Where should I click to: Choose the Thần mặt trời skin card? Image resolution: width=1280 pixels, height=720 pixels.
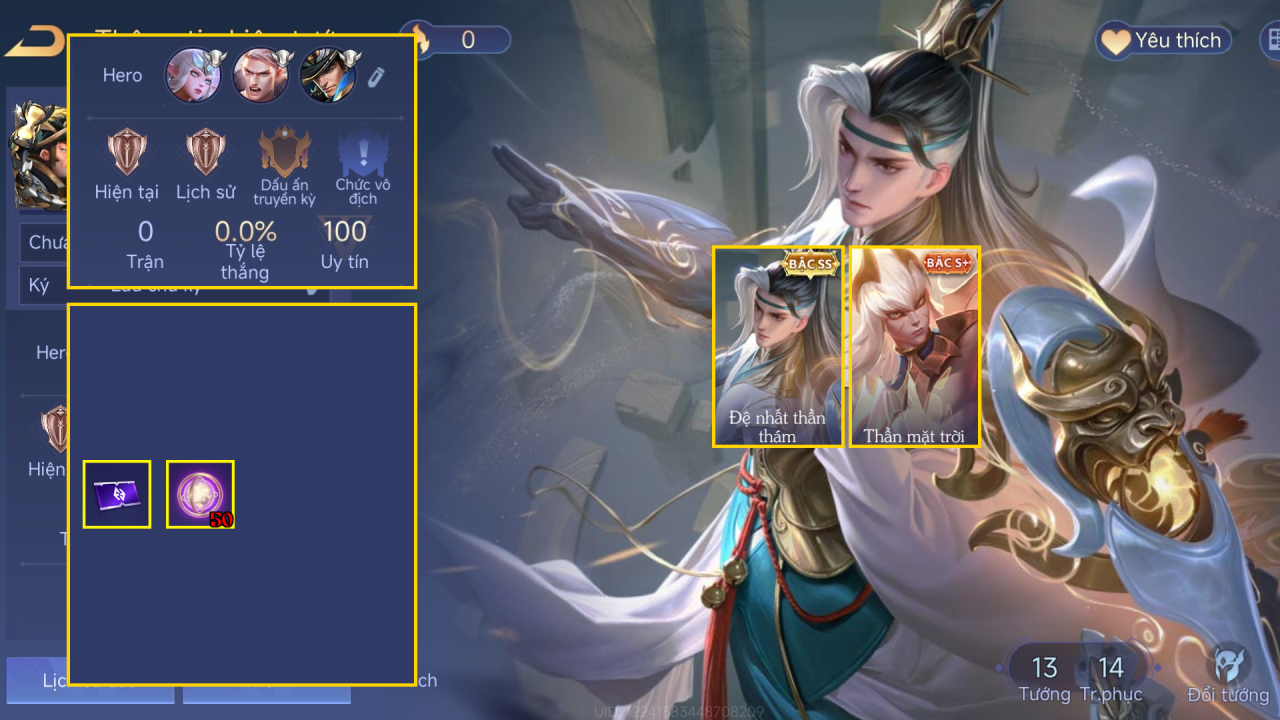tap(915, 346)
